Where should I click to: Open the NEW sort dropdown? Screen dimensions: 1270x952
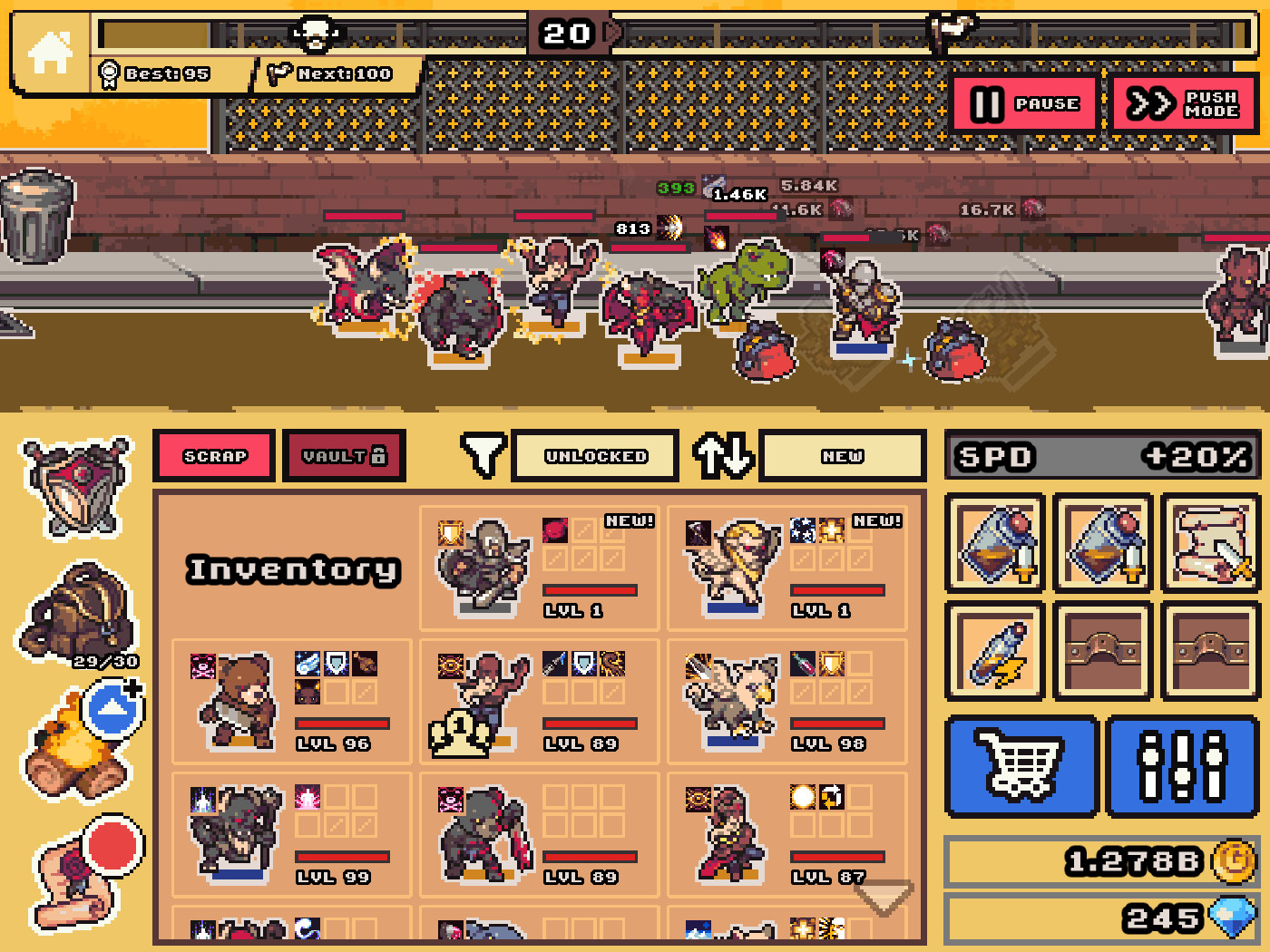[x=842, y=455]
